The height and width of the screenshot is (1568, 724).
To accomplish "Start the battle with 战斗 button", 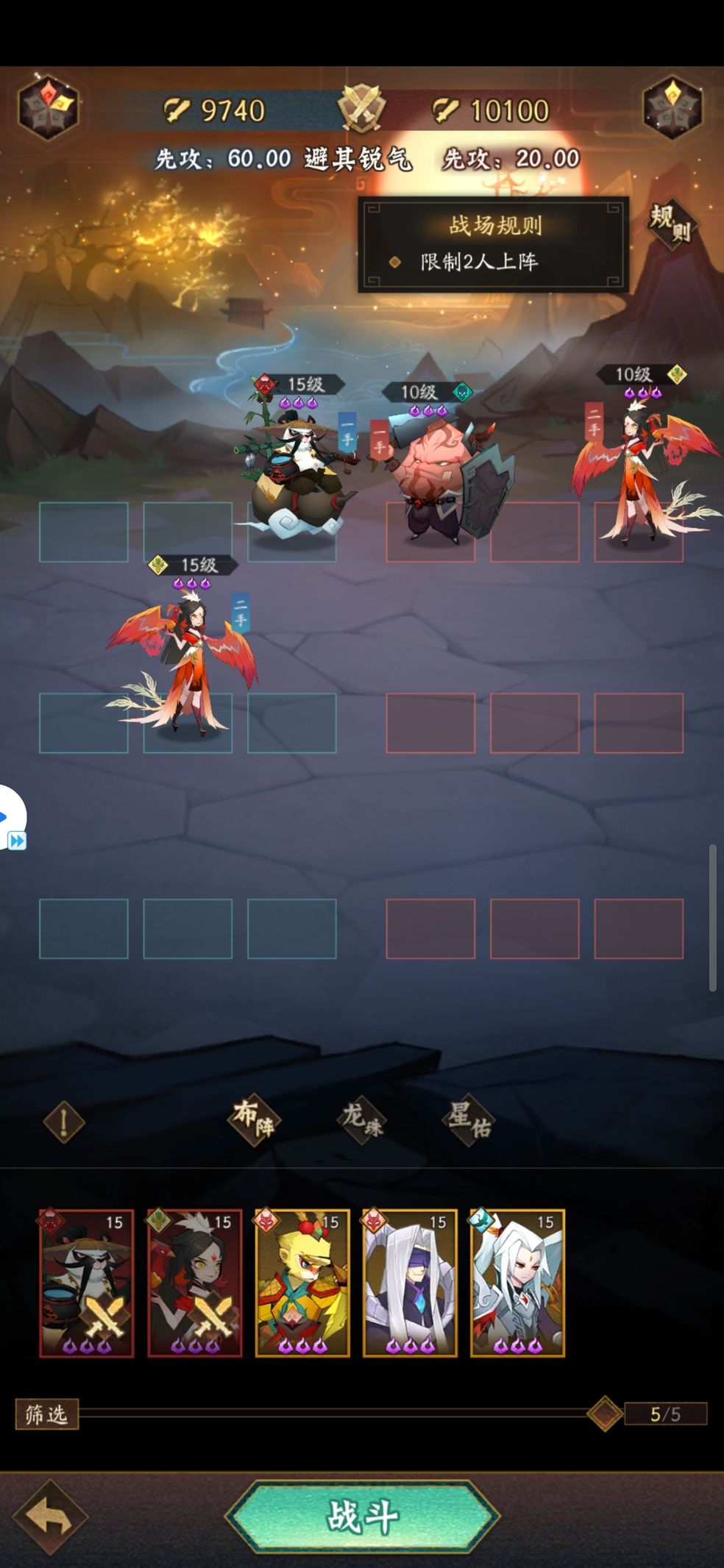I will 362,1517.
